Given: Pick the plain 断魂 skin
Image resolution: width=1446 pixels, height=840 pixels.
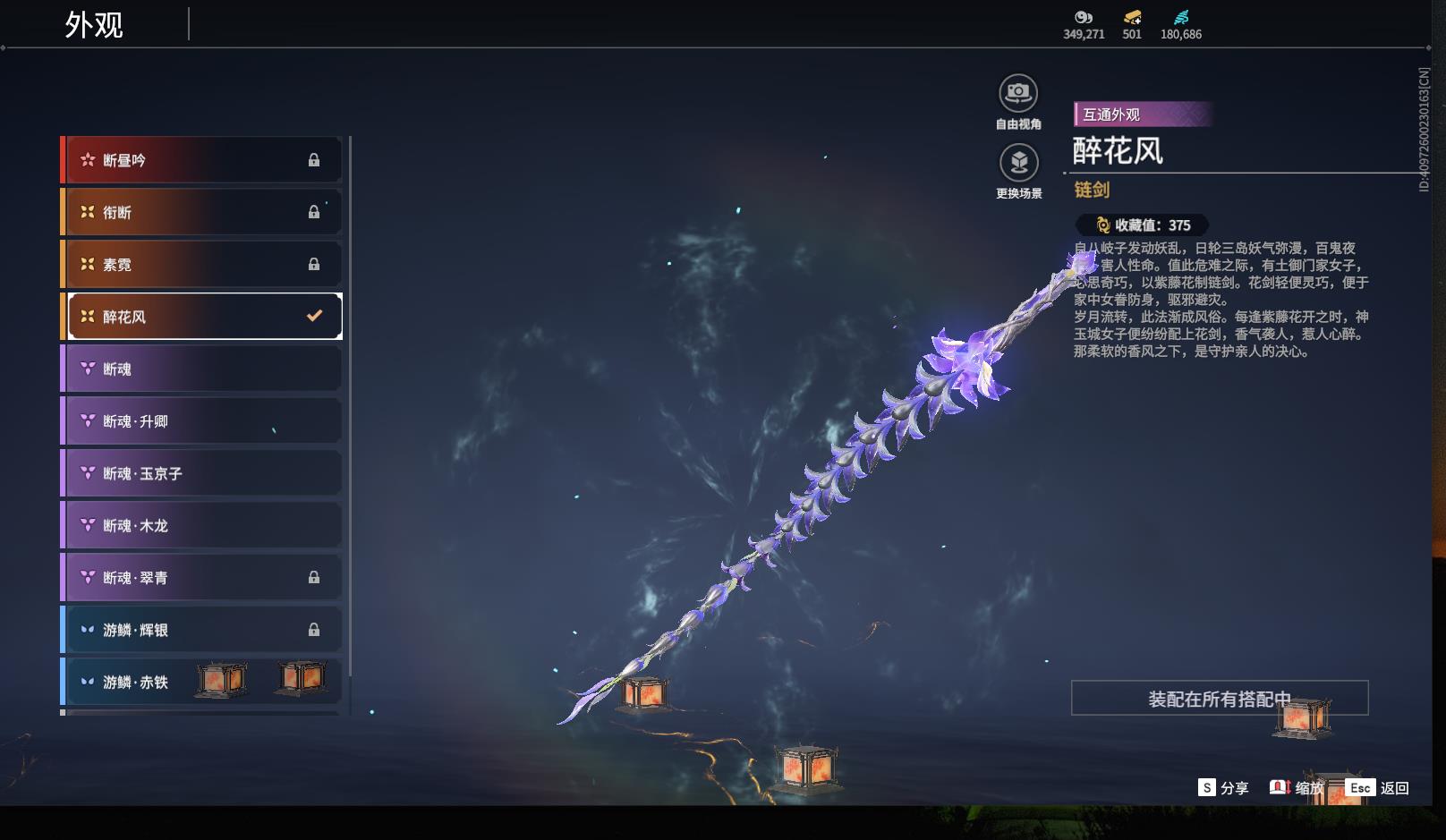Looking at the screenshot, I should click(x=202, y=369).
